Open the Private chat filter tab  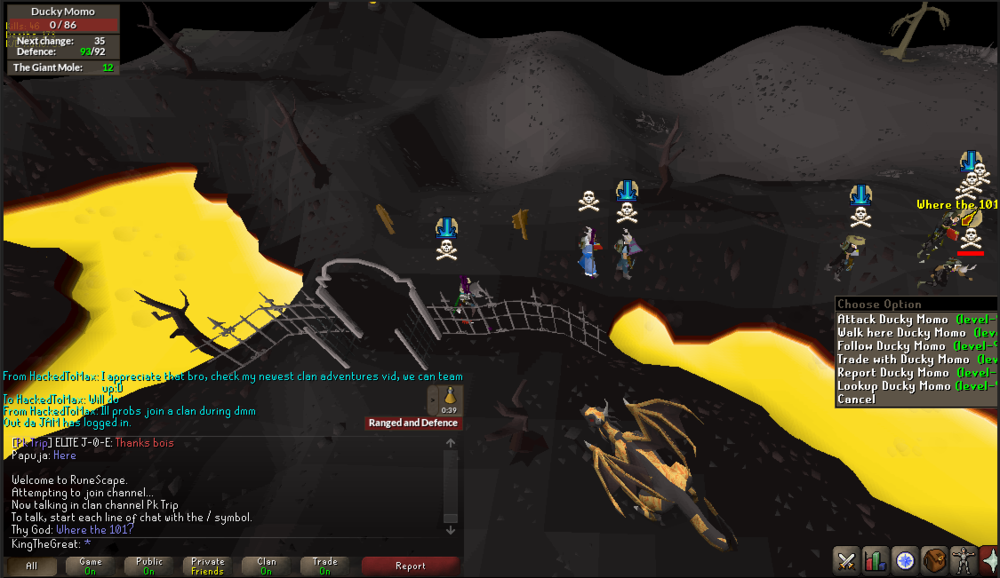[x=208, y=566]
